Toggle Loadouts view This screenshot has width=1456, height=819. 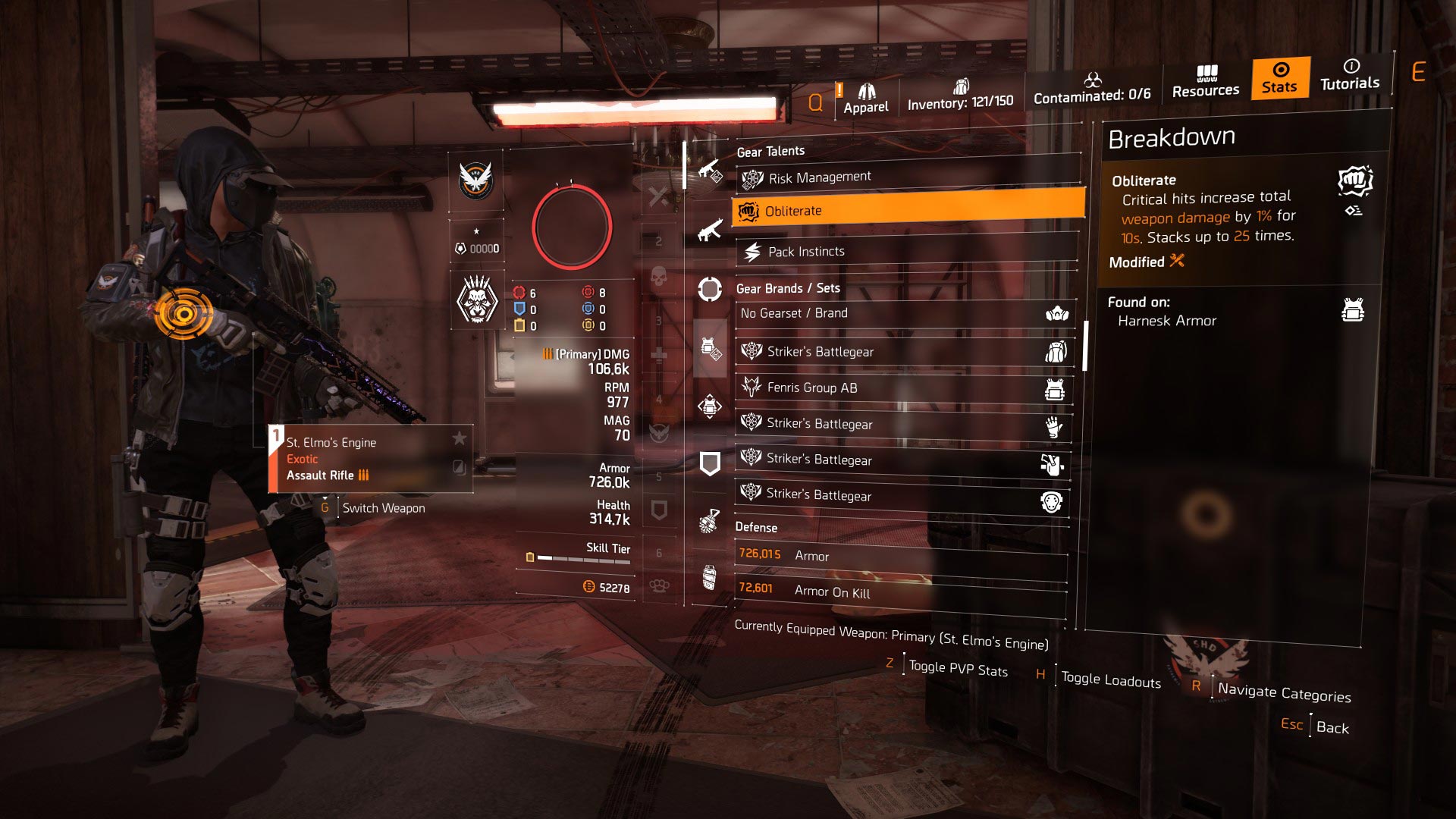pyautogui.click(x=1110, y=679)
